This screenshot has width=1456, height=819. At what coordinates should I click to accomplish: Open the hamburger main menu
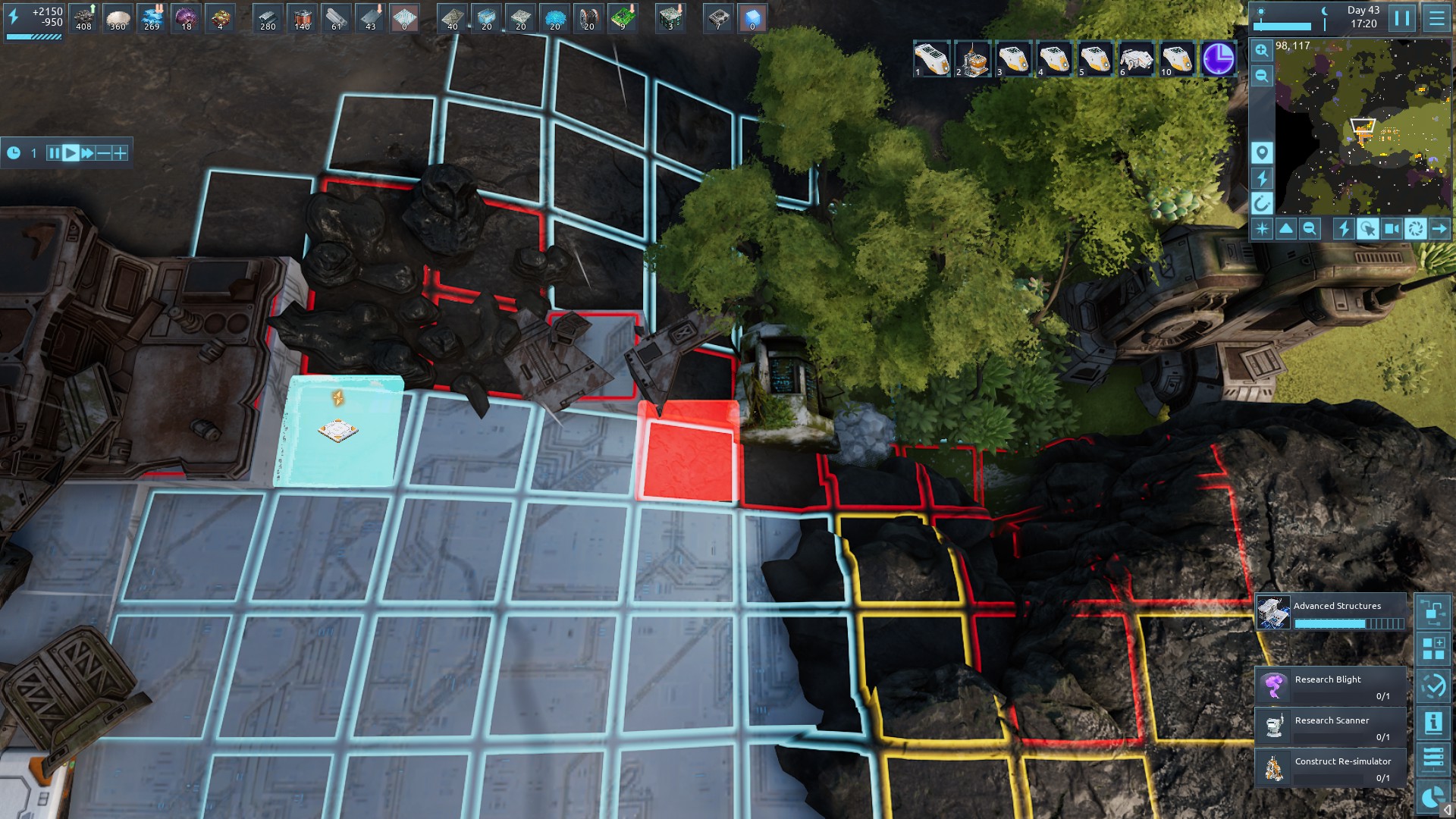pyautogui.click(x=1436, y=18)
